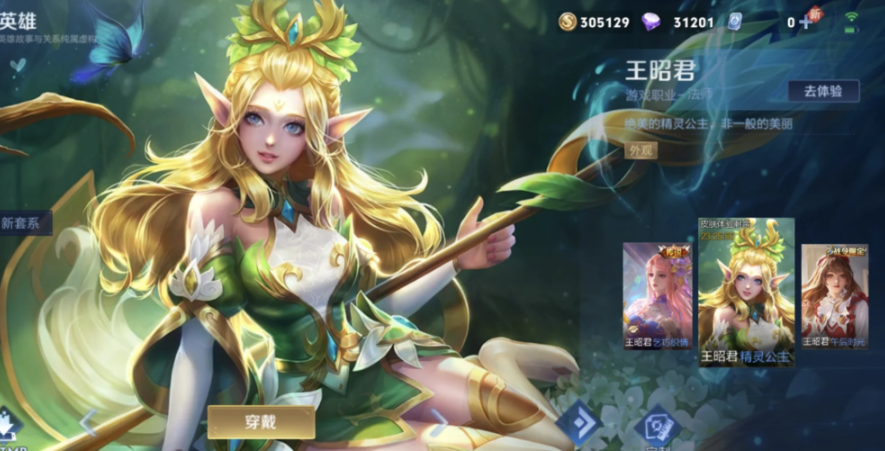Viewport: 885px width, 451px height.
Task: Show the next hero with right arrow
Action: 438,420
